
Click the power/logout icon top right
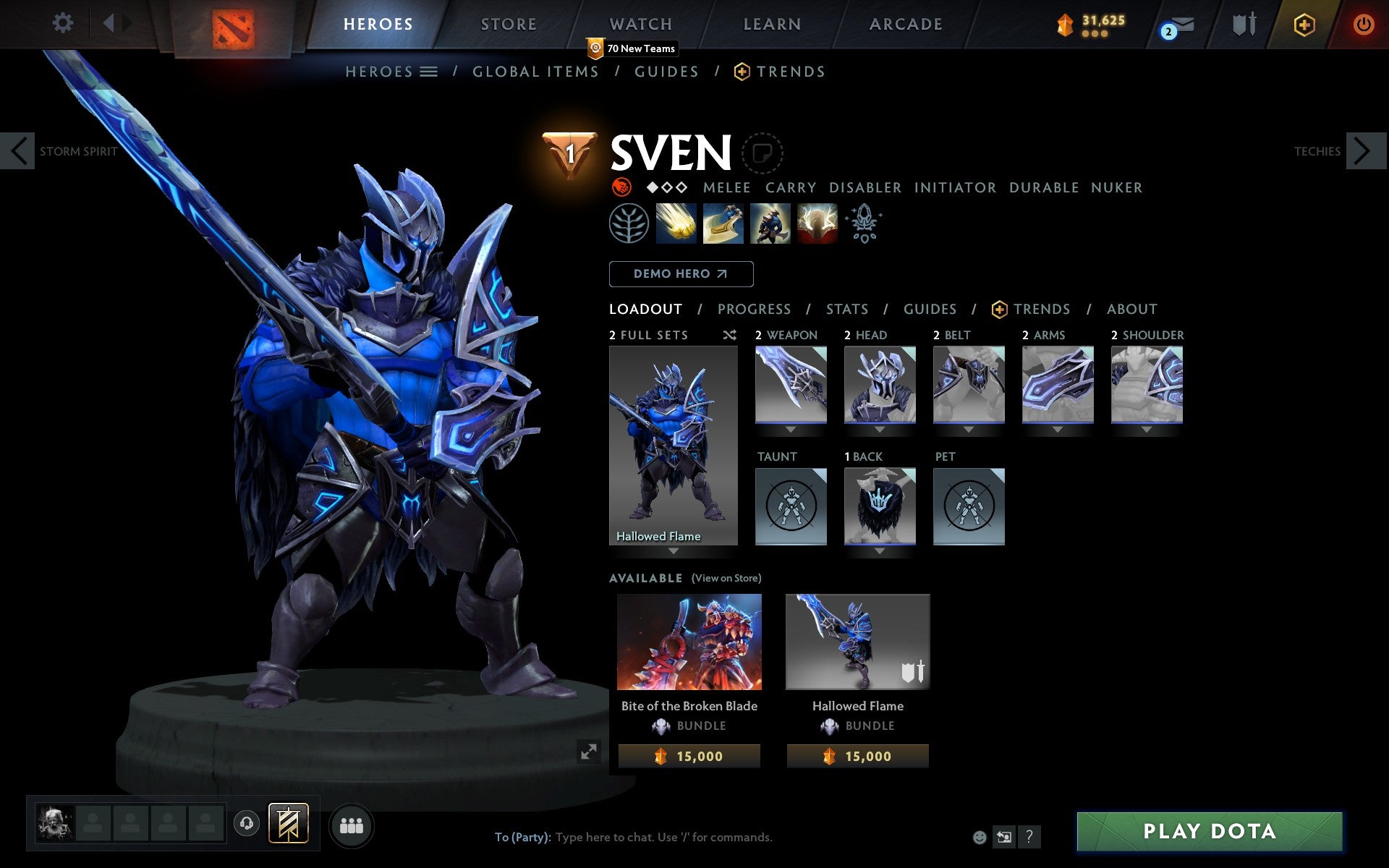1364,24
